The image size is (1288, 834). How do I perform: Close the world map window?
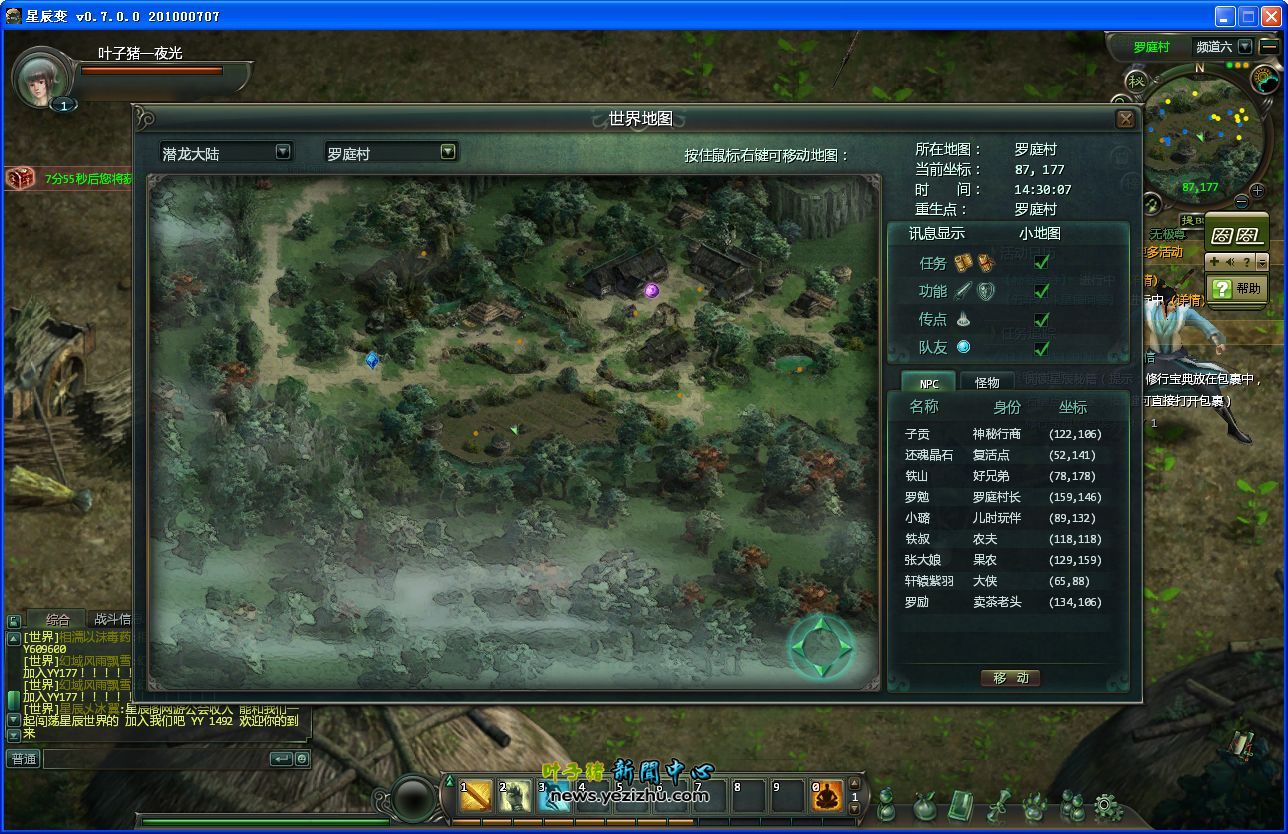pyautogui.click(x=1125, y=120)
